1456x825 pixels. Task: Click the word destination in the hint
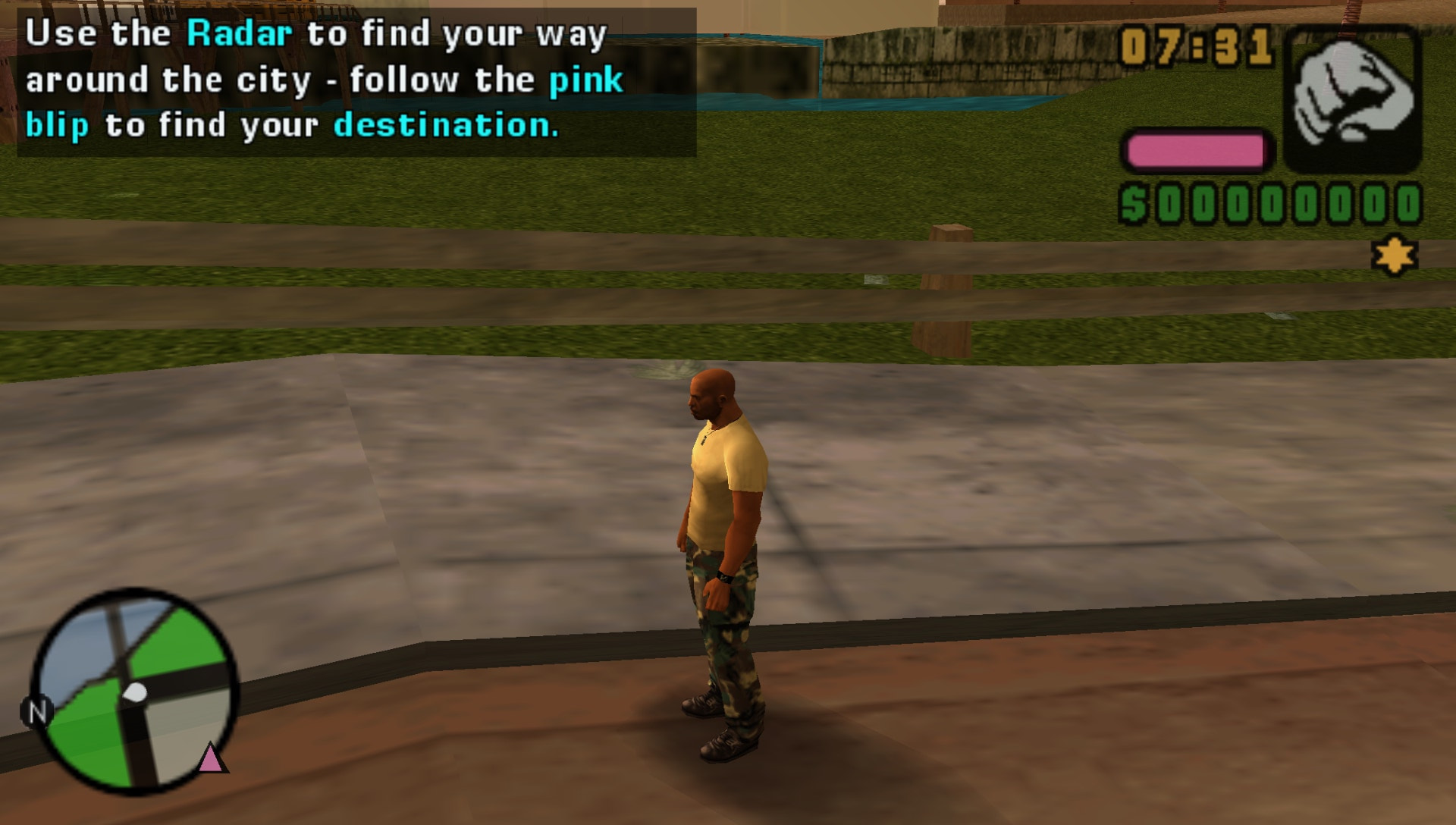click(x=447, y=125)
